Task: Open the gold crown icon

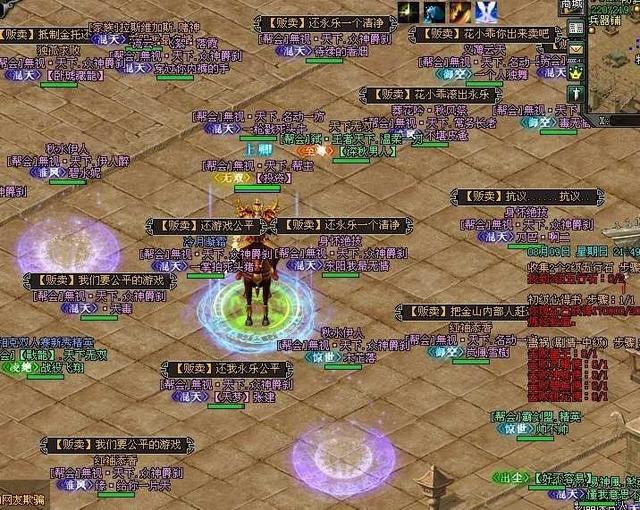Action: point(576,73)
